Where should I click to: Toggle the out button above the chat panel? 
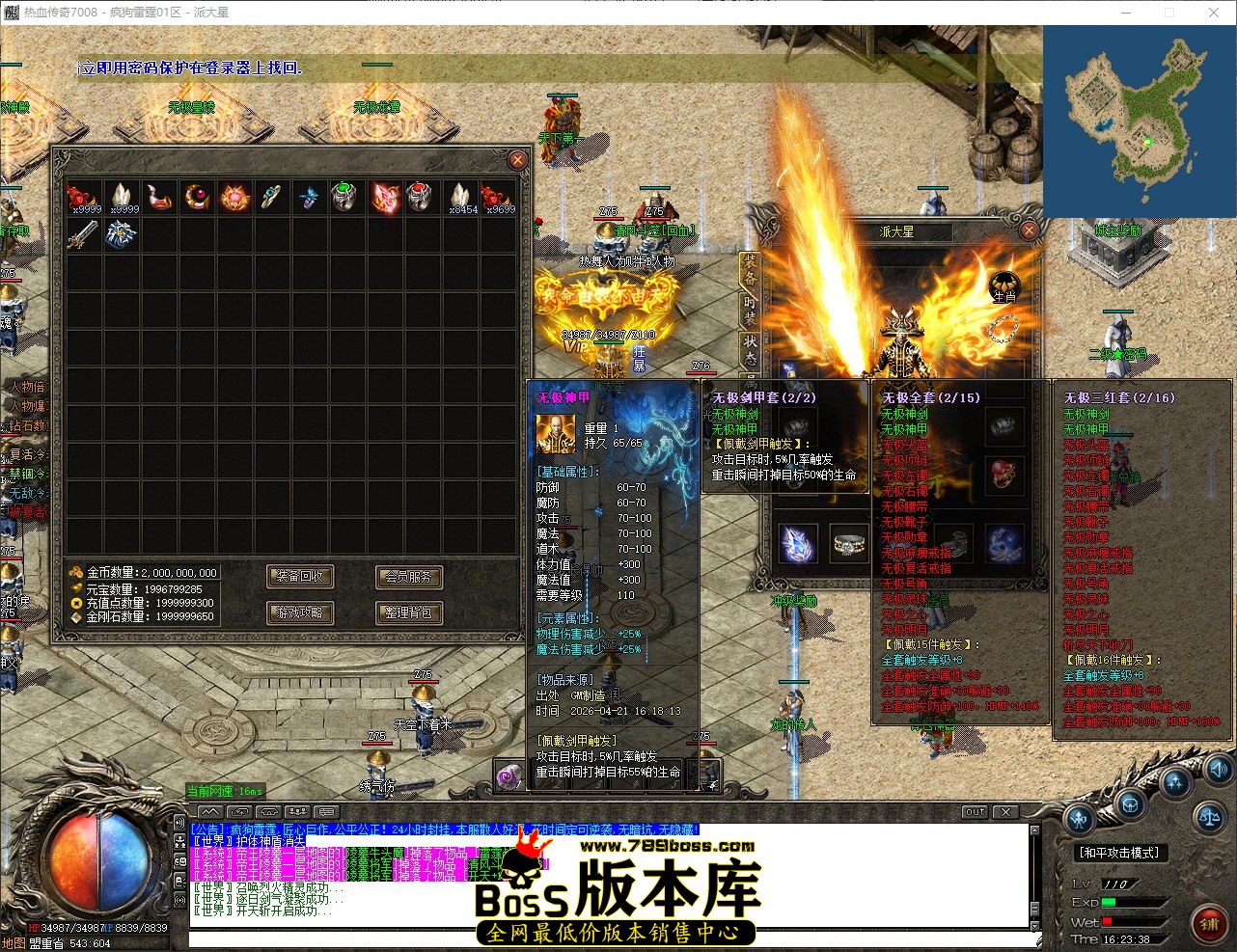coord(975,812)
